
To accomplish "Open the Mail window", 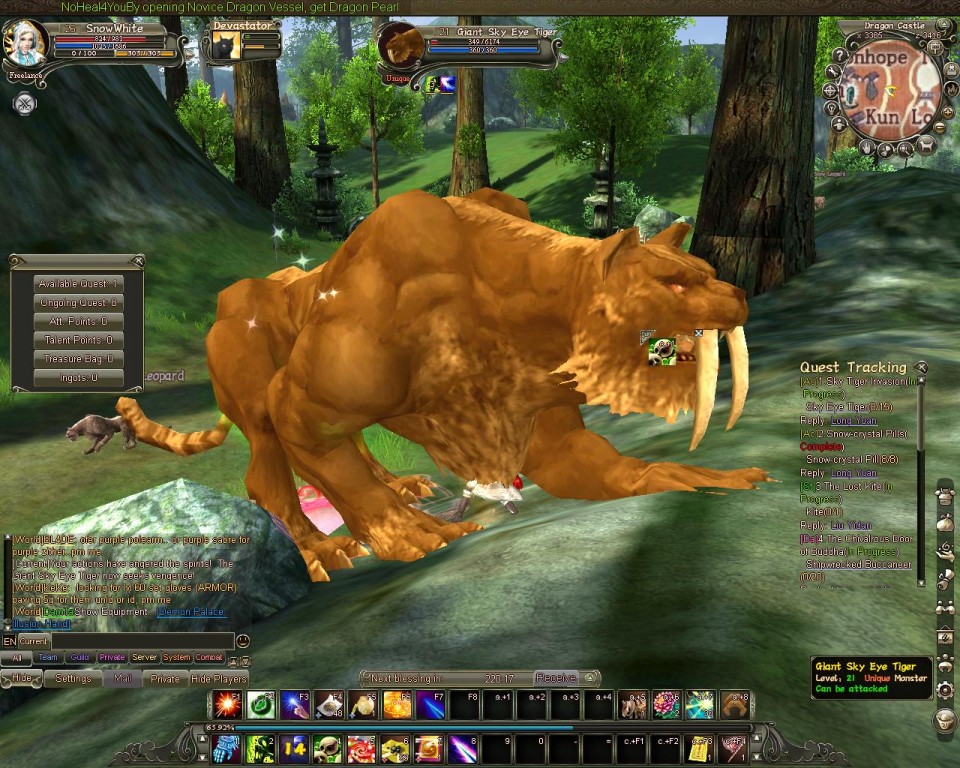I will click(x=122, y=678).
